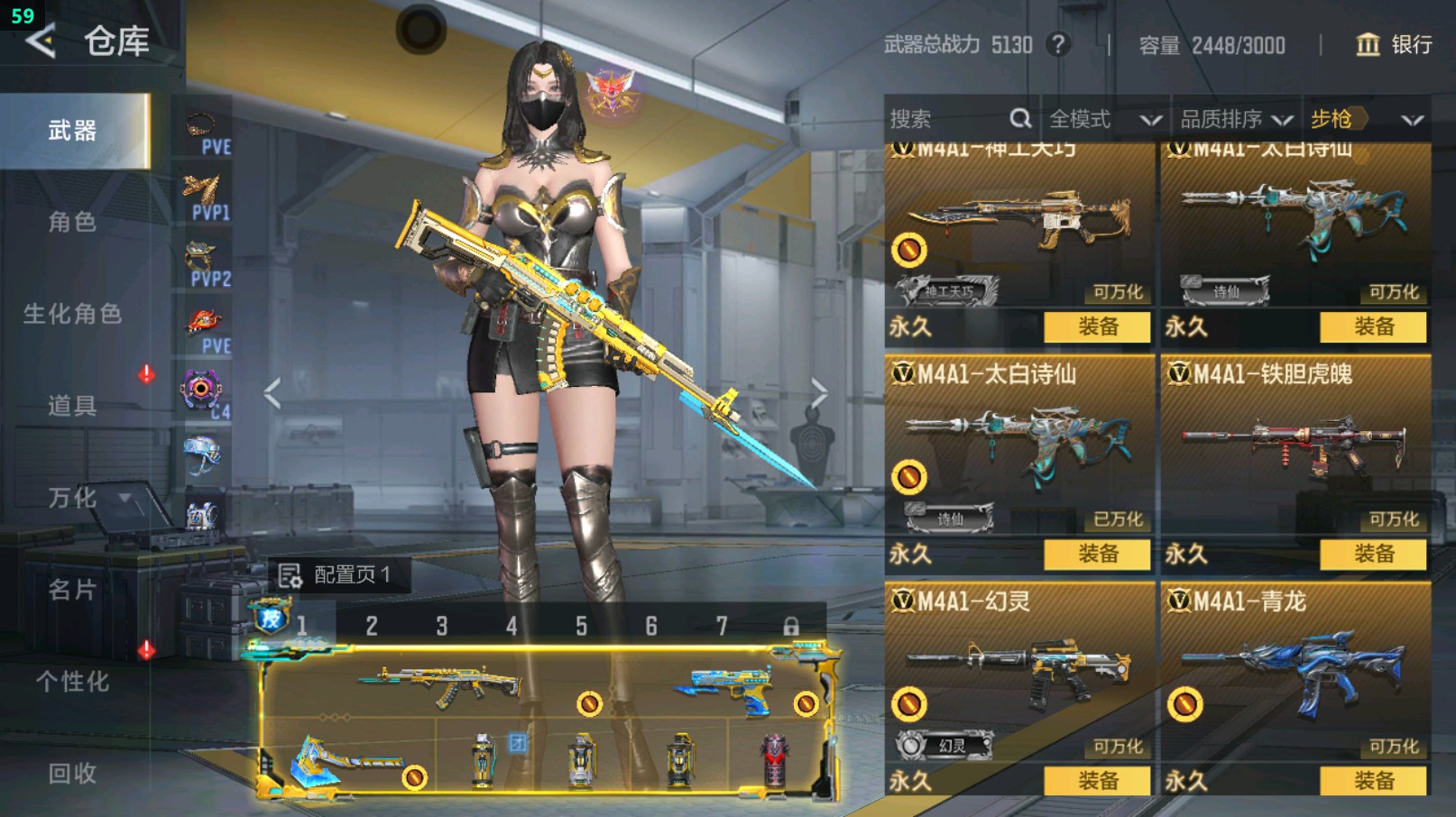Click the weapon power question mark help
1456x817 pixels.
pyautogui.click(x=1058, y=44)
